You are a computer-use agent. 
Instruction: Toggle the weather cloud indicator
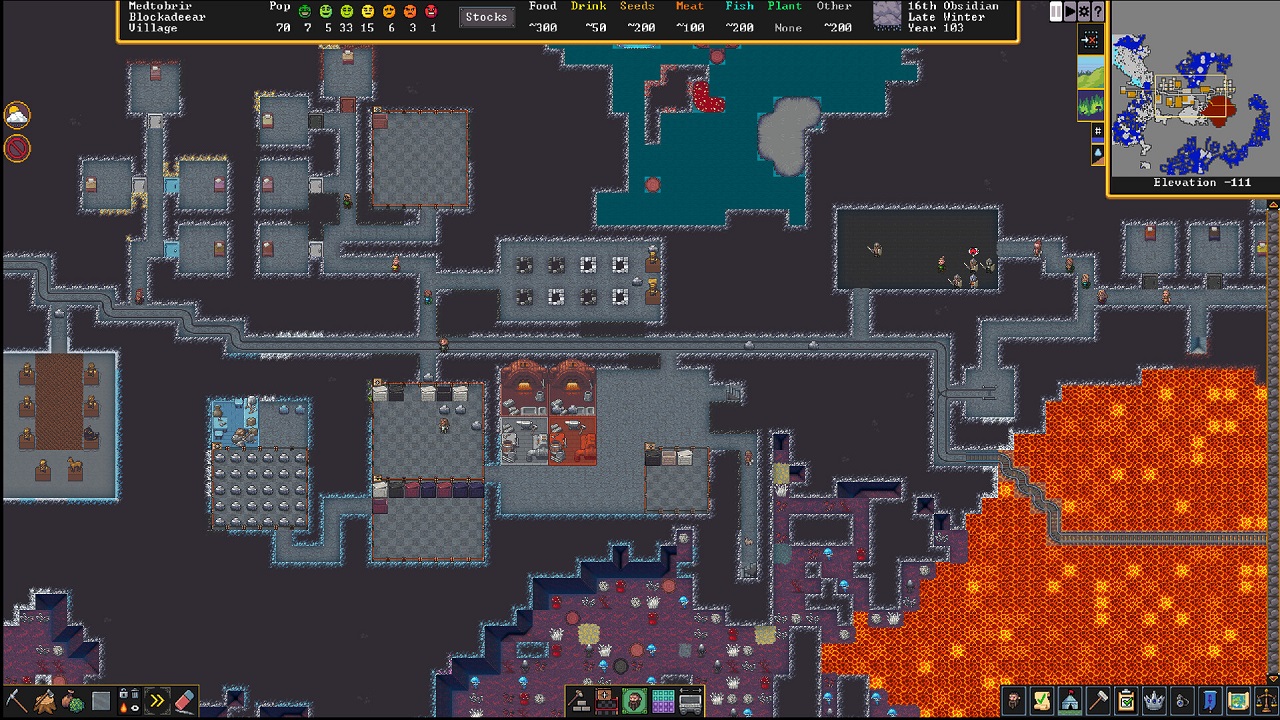(x=16, y=115)
